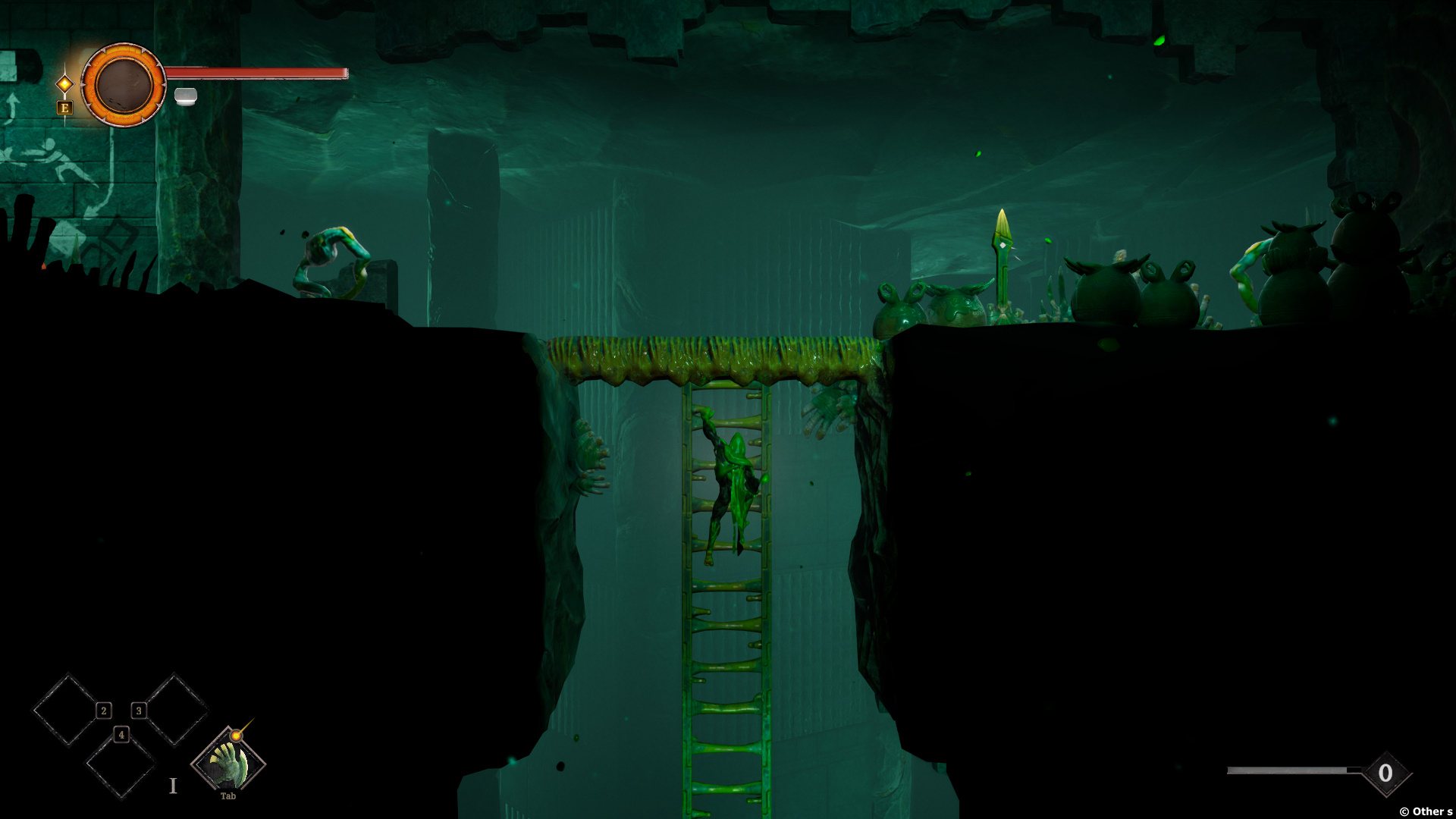Select the empty slot below key 4
This screenshot has height=819, width=1456.
(x=121, y=766)
